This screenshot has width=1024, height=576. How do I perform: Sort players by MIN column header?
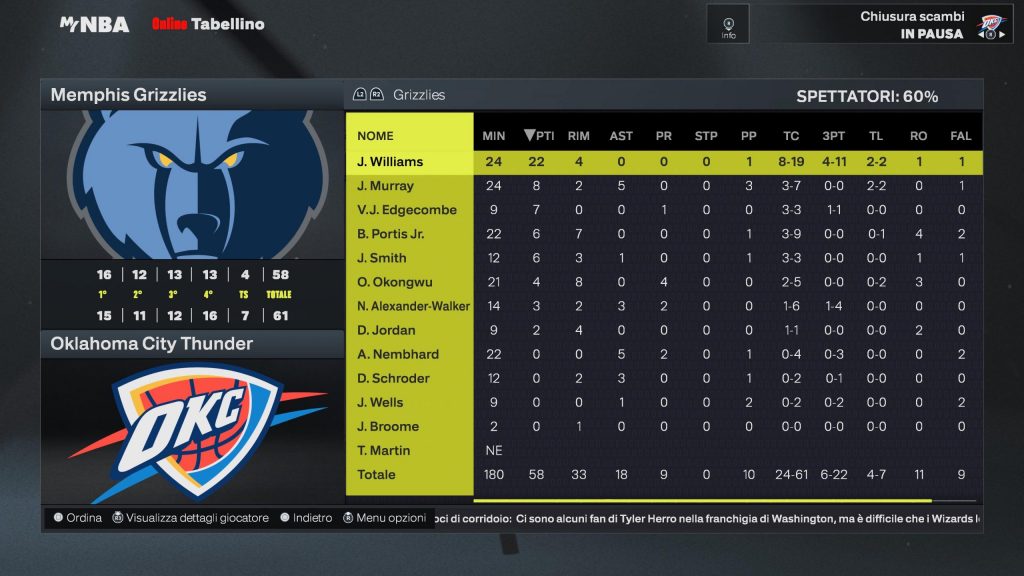pos(494,136)
